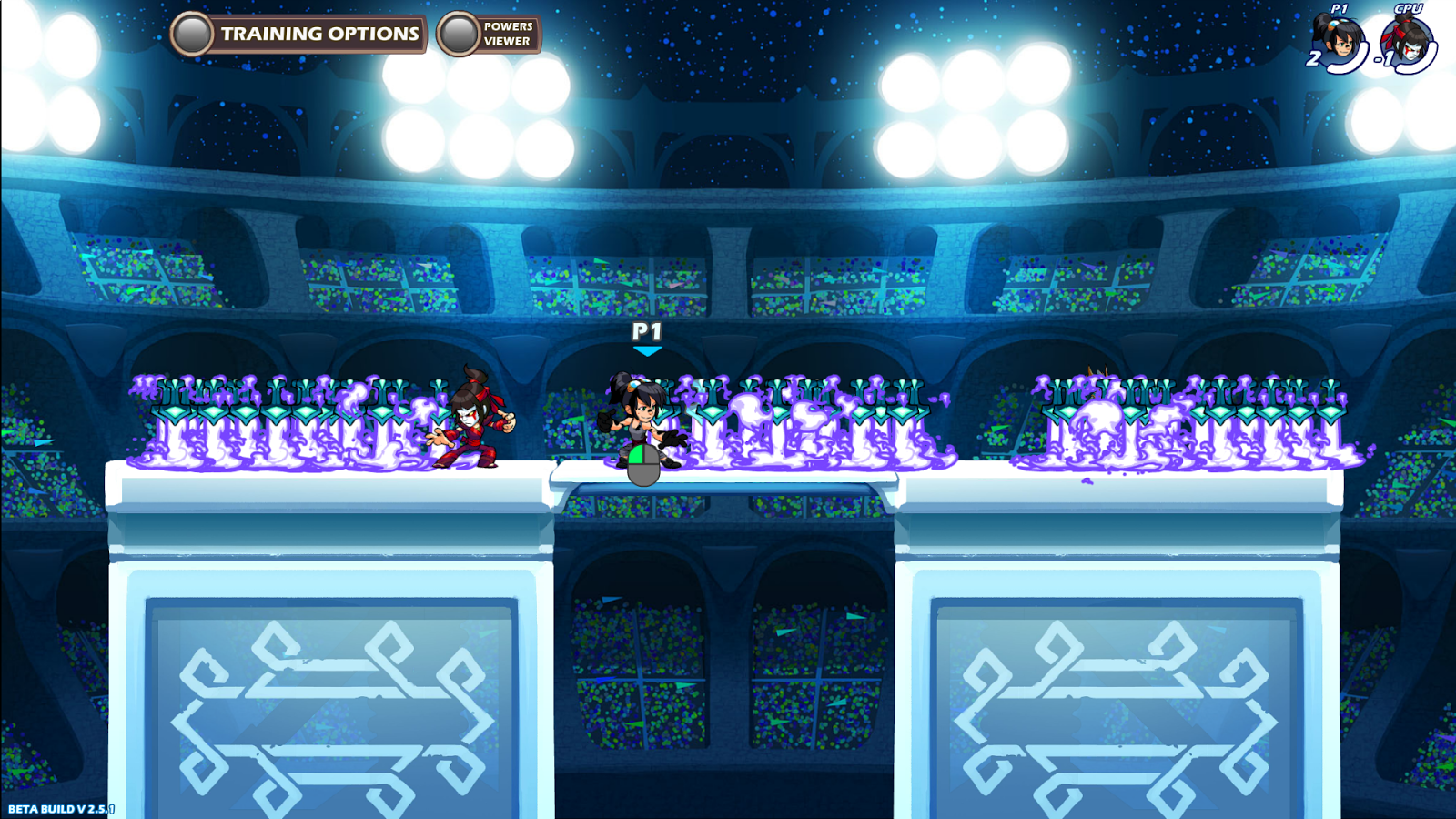
Task: Click the P1 indicator arrow above the fighter
Action: (x=646, y=348)
